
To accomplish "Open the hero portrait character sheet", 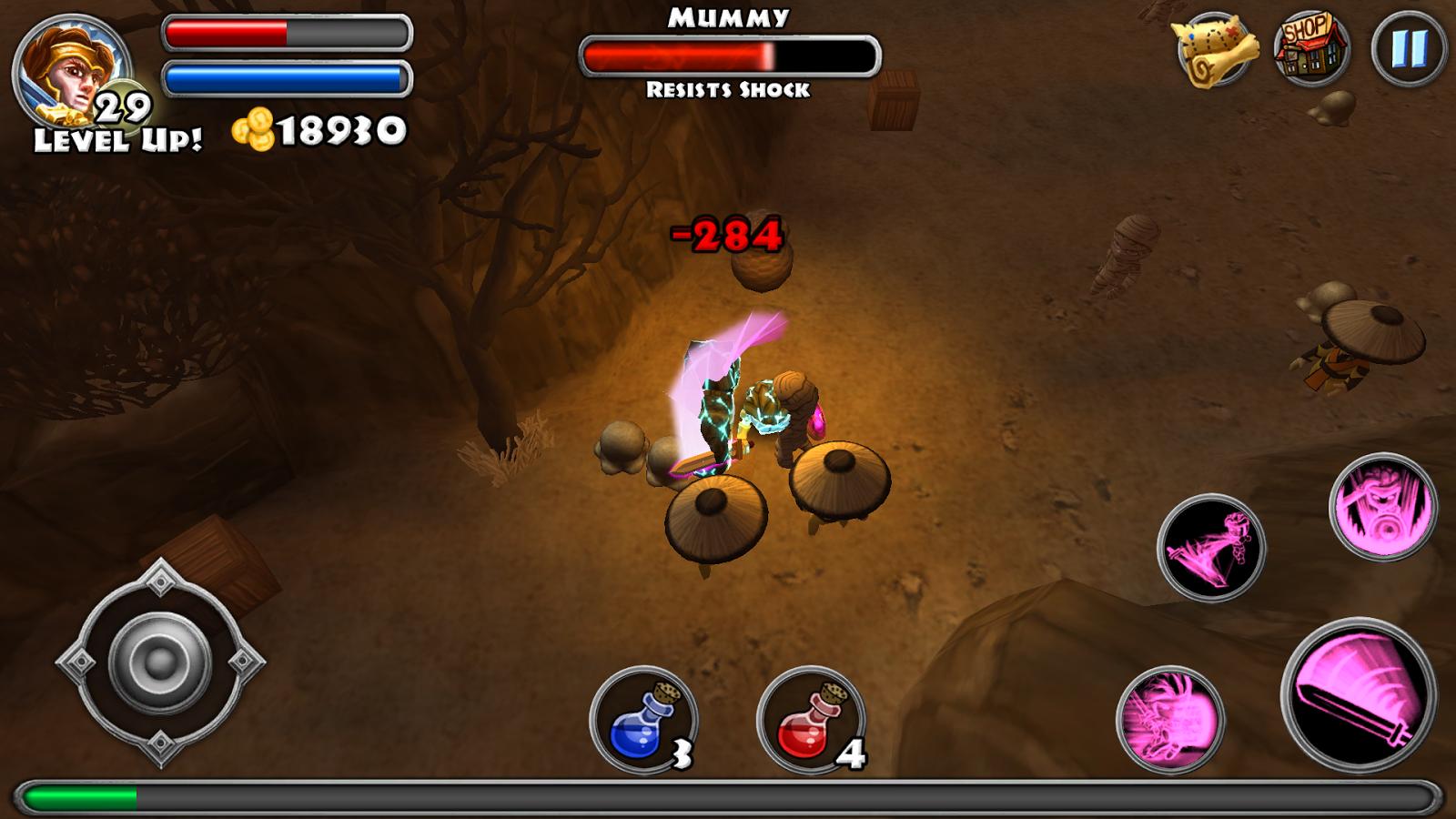I will pos(69,73).
